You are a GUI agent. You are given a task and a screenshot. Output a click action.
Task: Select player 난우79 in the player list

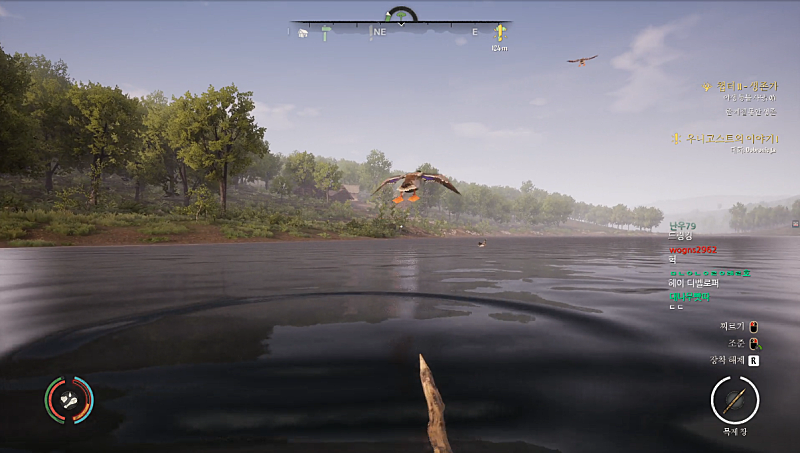point(682,227)
